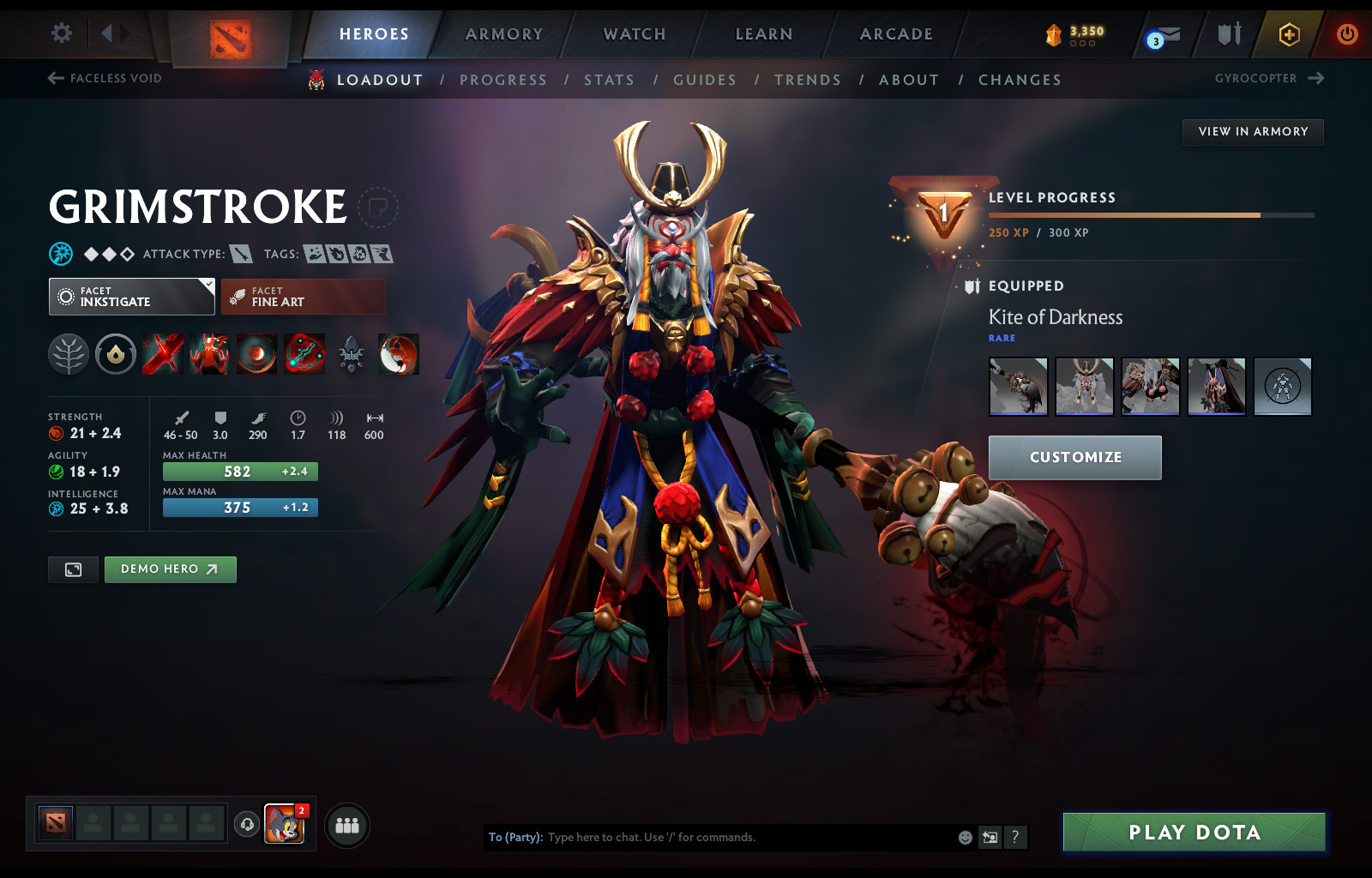The height and width of the screenshot is (878, 1372).
Task: Switch to the Fine Art facet
Action: pos(303,297)
